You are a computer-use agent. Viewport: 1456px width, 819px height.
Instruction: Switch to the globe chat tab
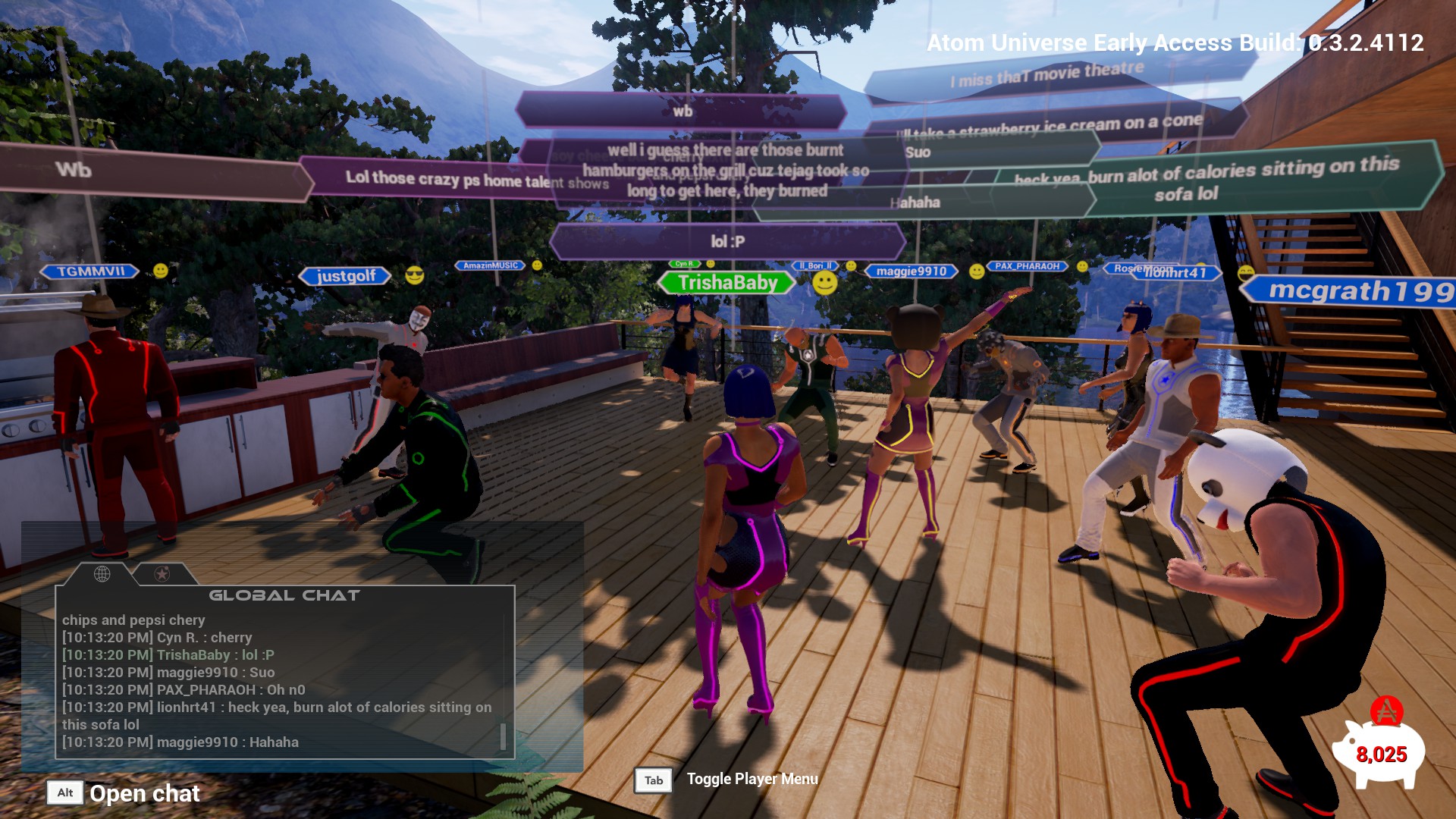(102, 574)
